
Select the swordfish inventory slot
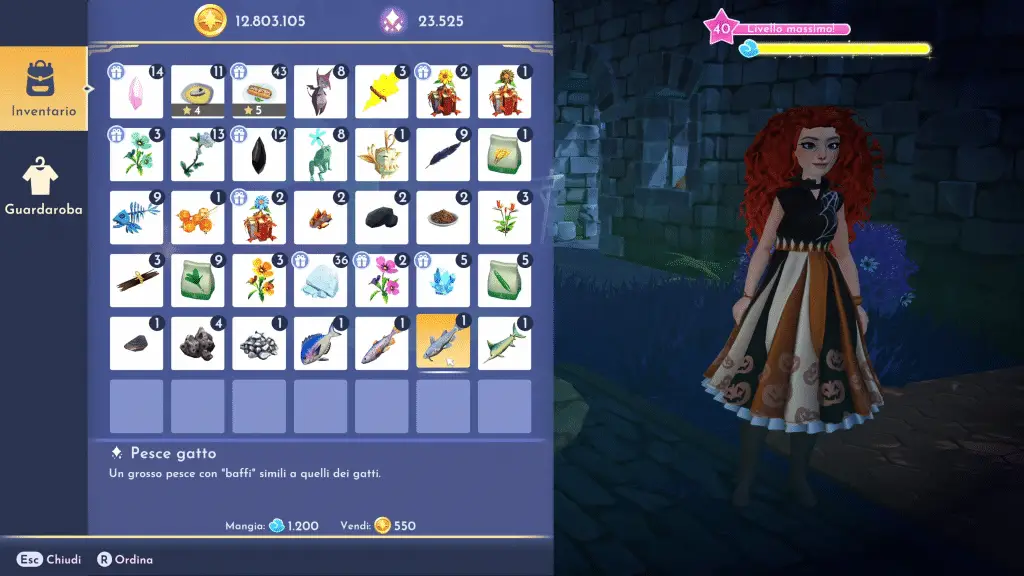(x=504, y=343)
